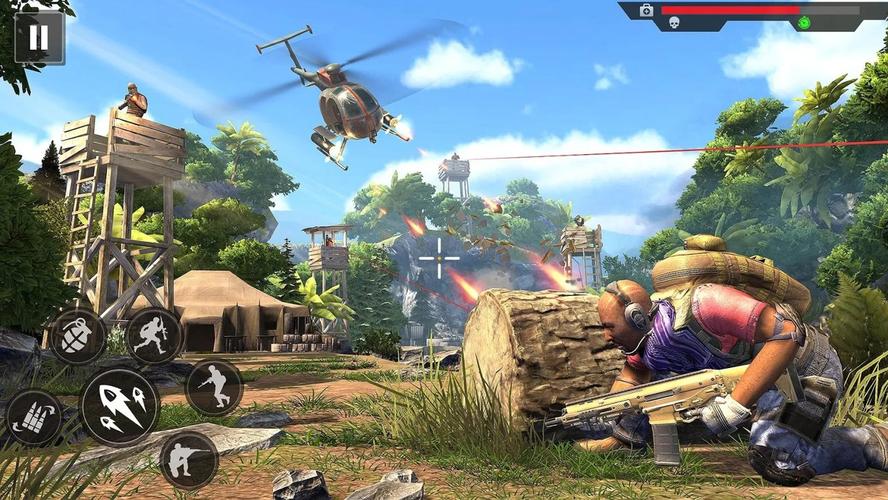
Task: Fire using the large bullets button
Action: (x=119, y=406)
